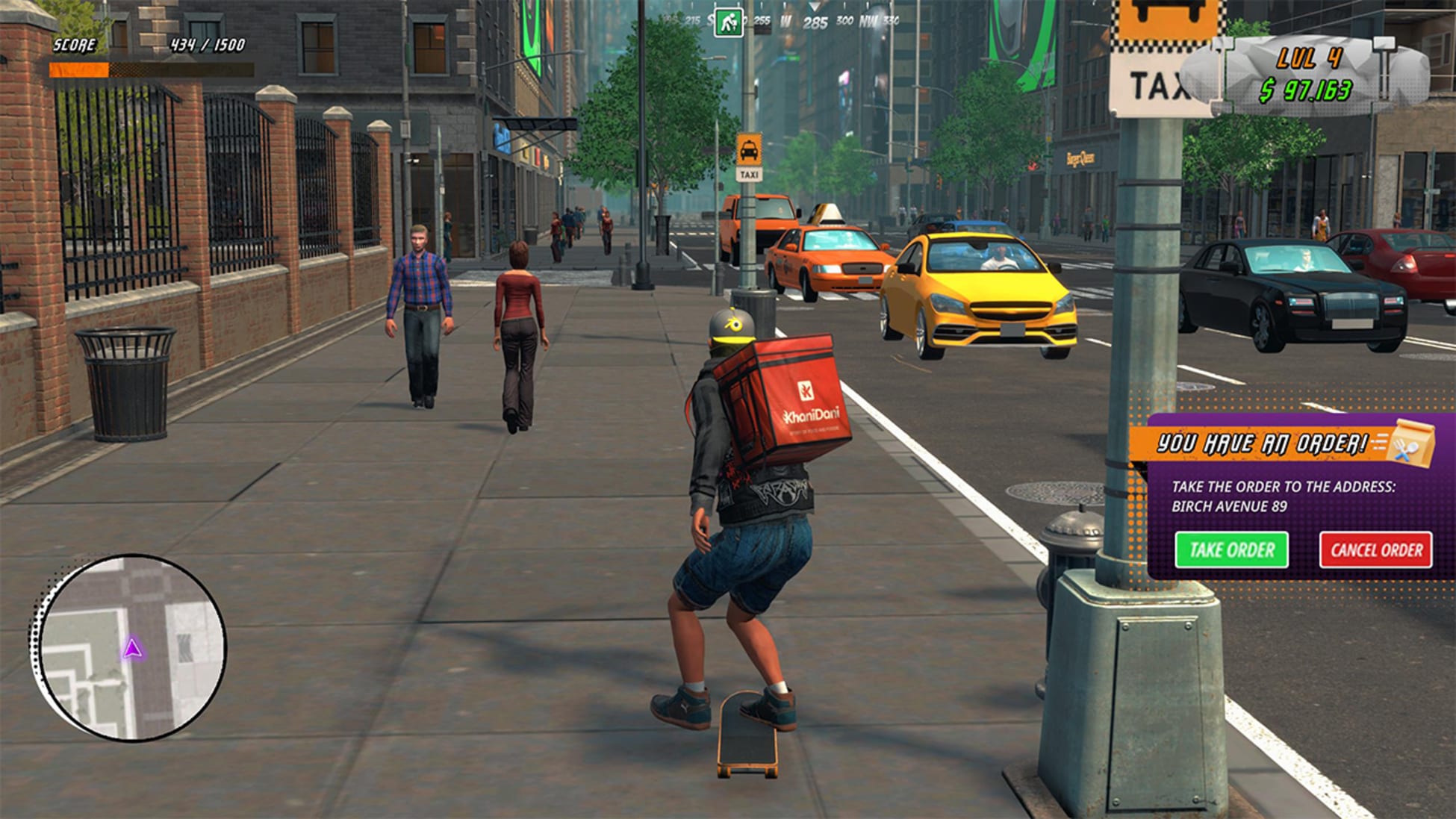Click the 285 bearing marker on the compass

click(x=817, y=21)
